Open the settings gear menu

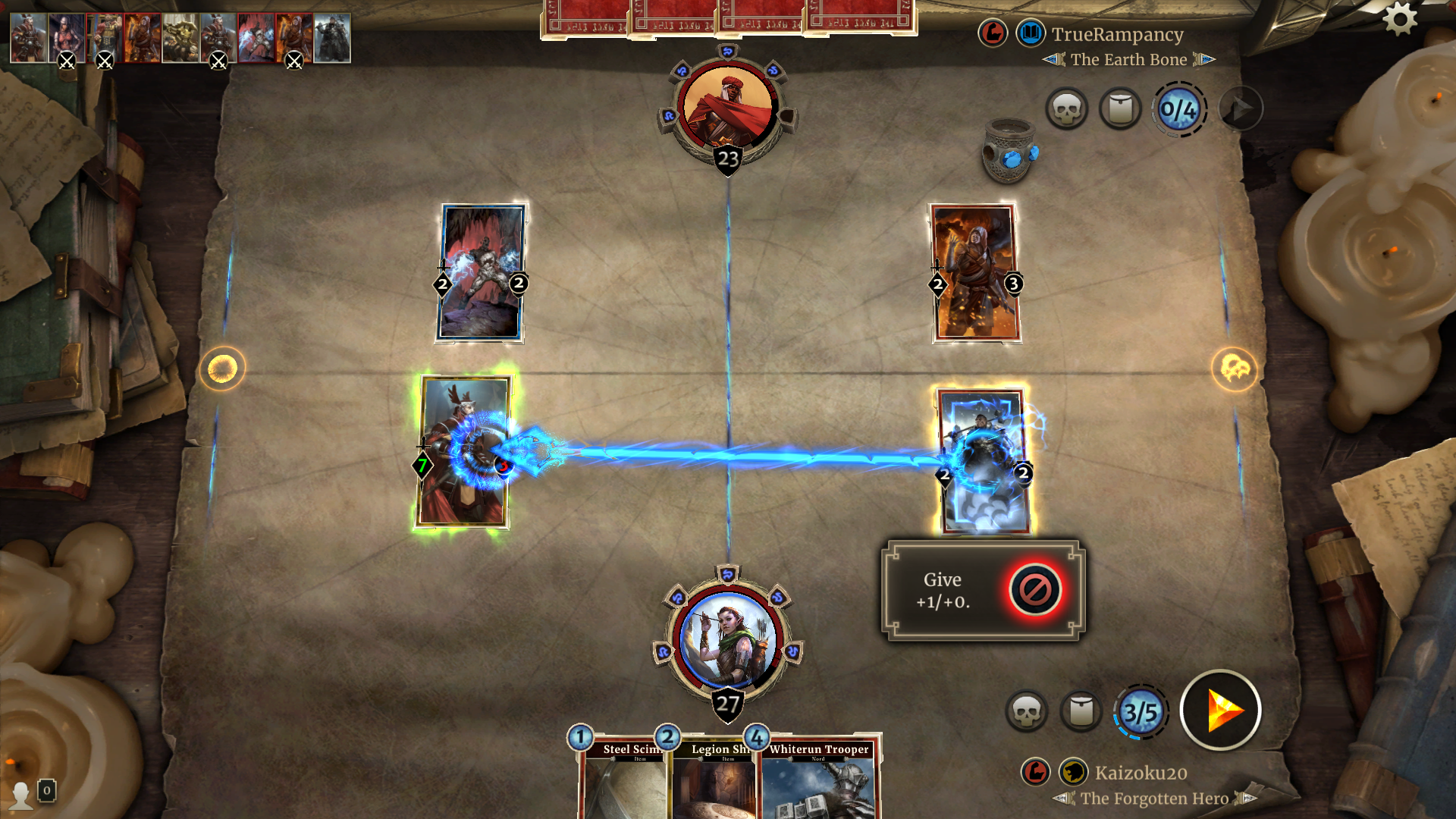[x=1399, y=19]
